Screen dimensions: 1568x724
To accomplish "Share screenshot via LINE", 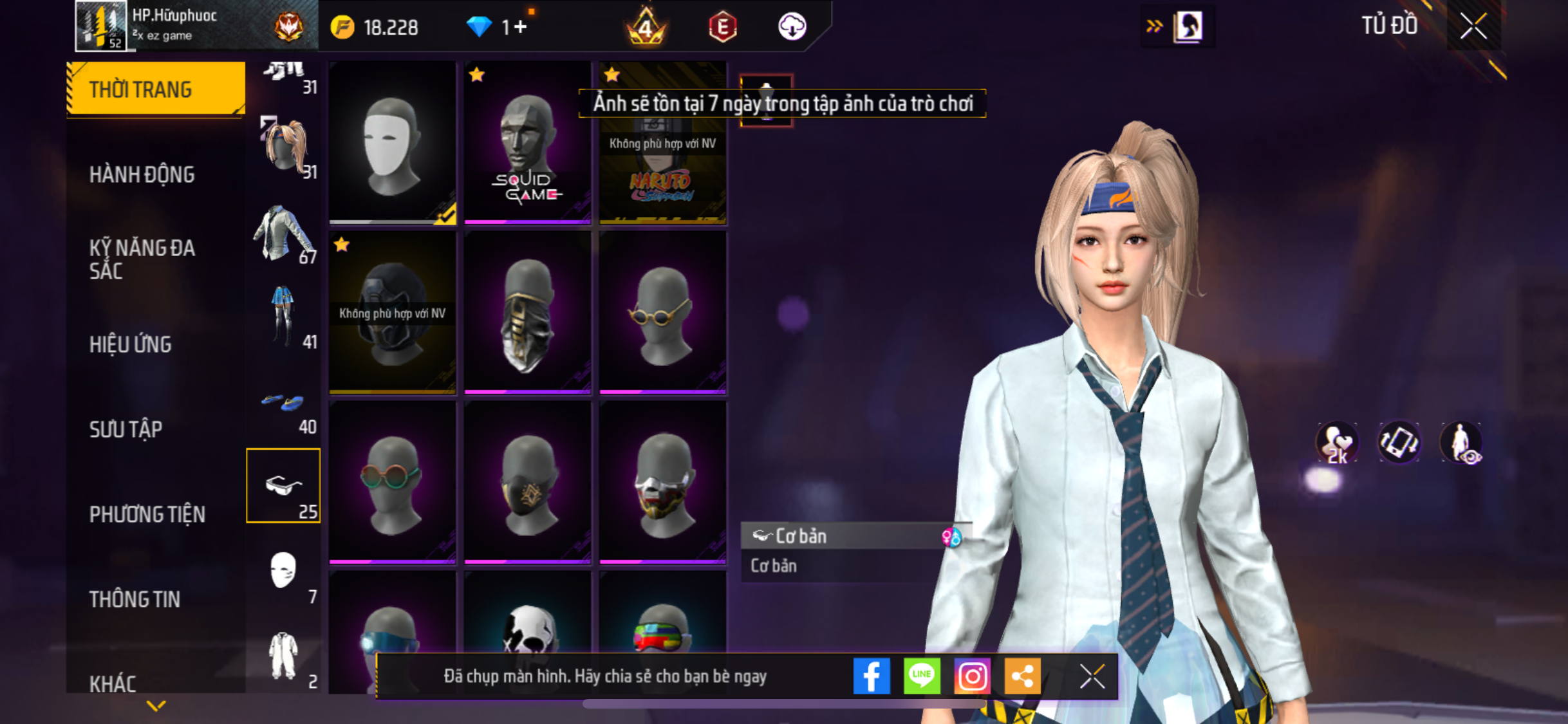I will point(921,676).
